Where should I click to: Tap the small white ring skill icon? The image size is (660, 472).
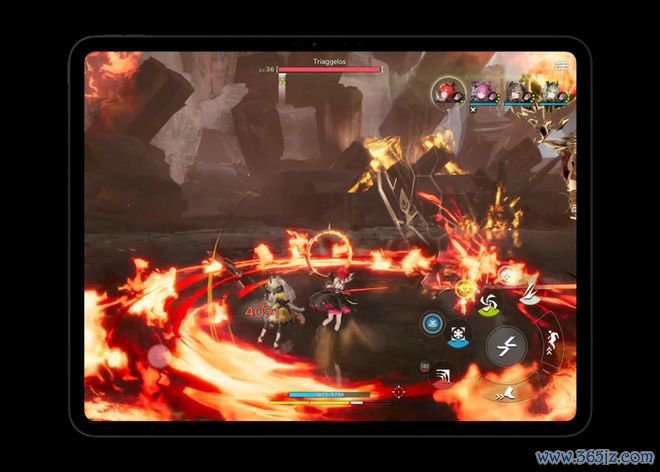[x=506, y=273]
